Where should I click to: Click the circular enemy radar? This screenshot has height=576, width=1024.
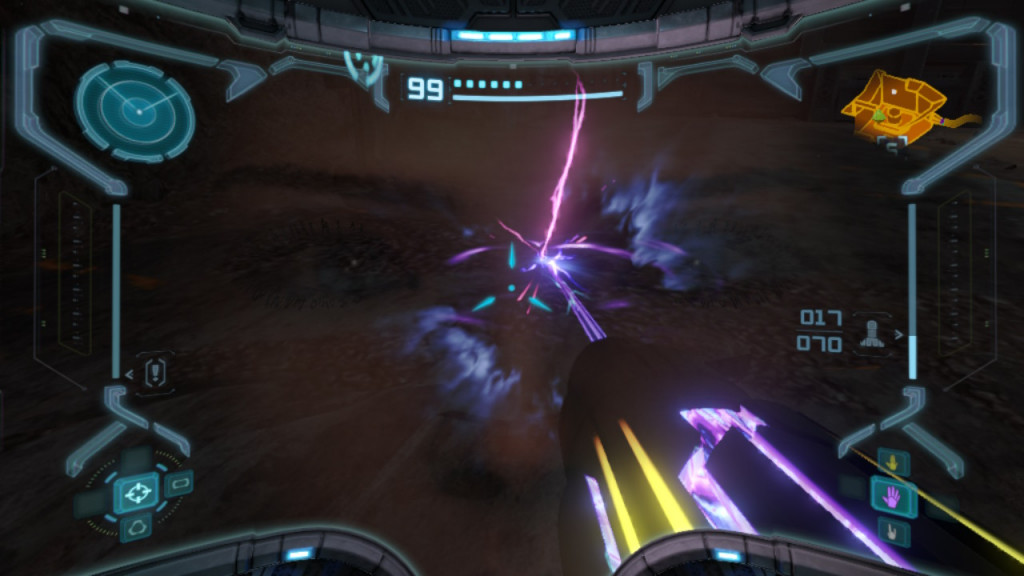coord(135,110)
